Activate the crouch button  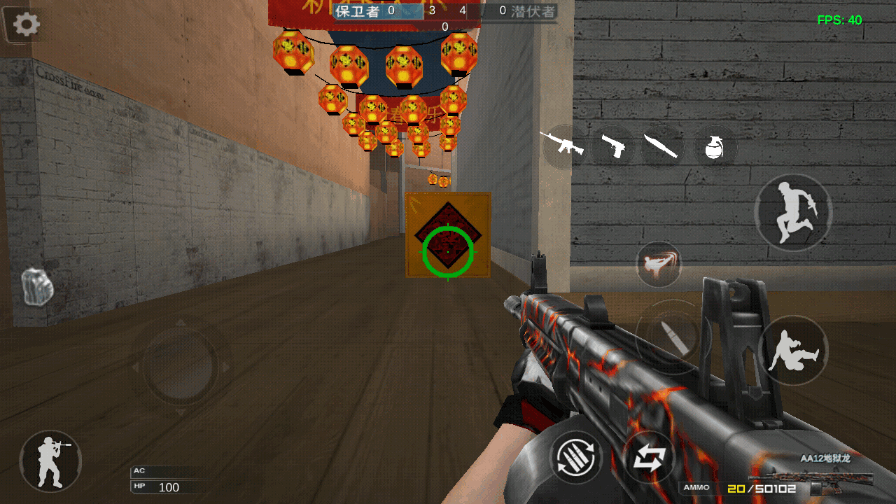coord(793,350)
